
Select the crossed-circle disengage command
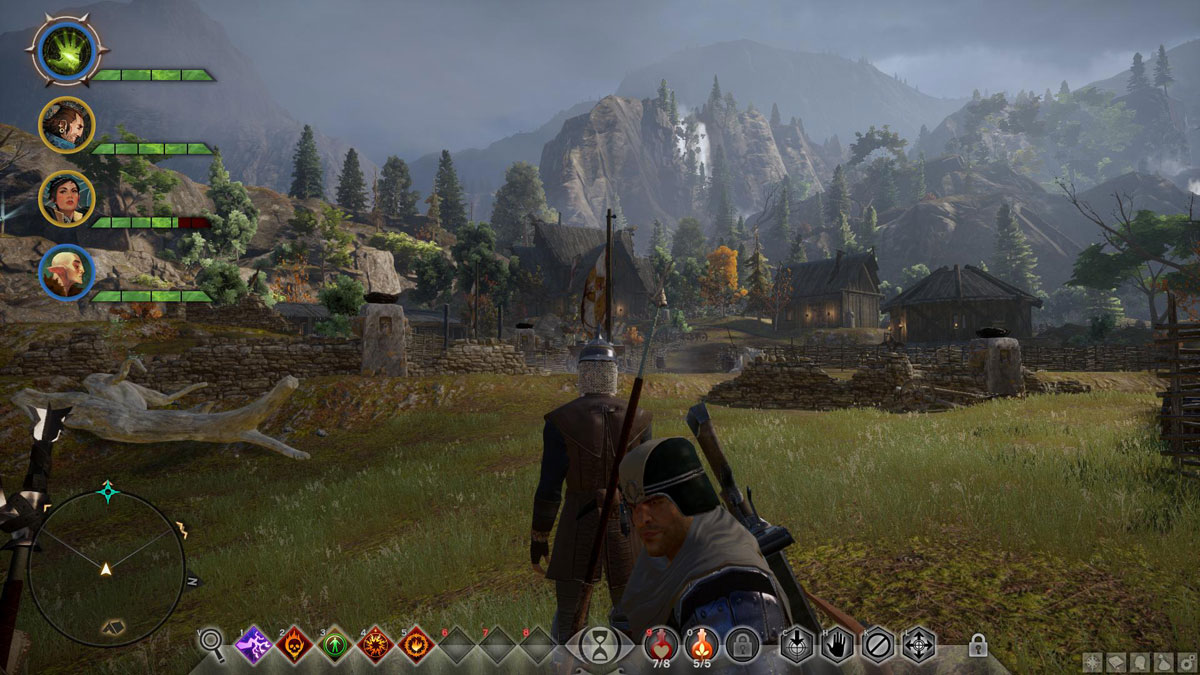(x=878, y=645)
